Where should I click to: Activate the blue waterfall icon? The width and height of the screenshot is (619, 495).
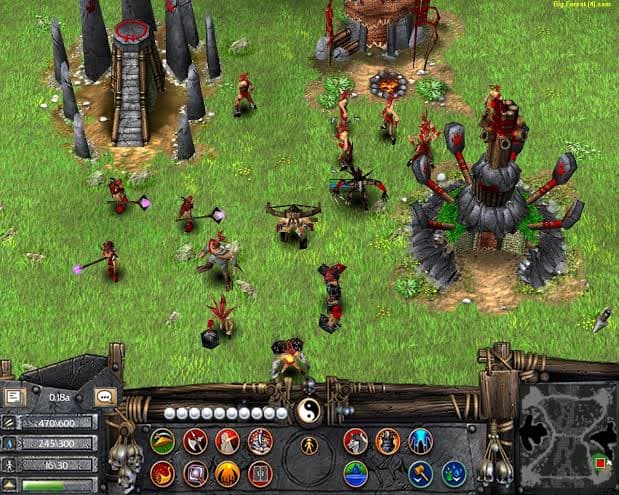click(421, 440)
